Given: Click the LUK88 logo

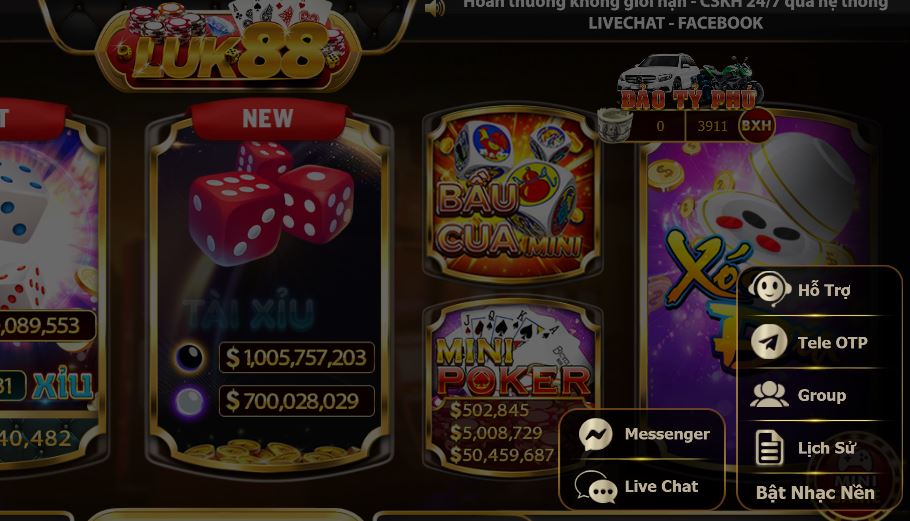Looking at the screenshot, I should coord(230,50).
